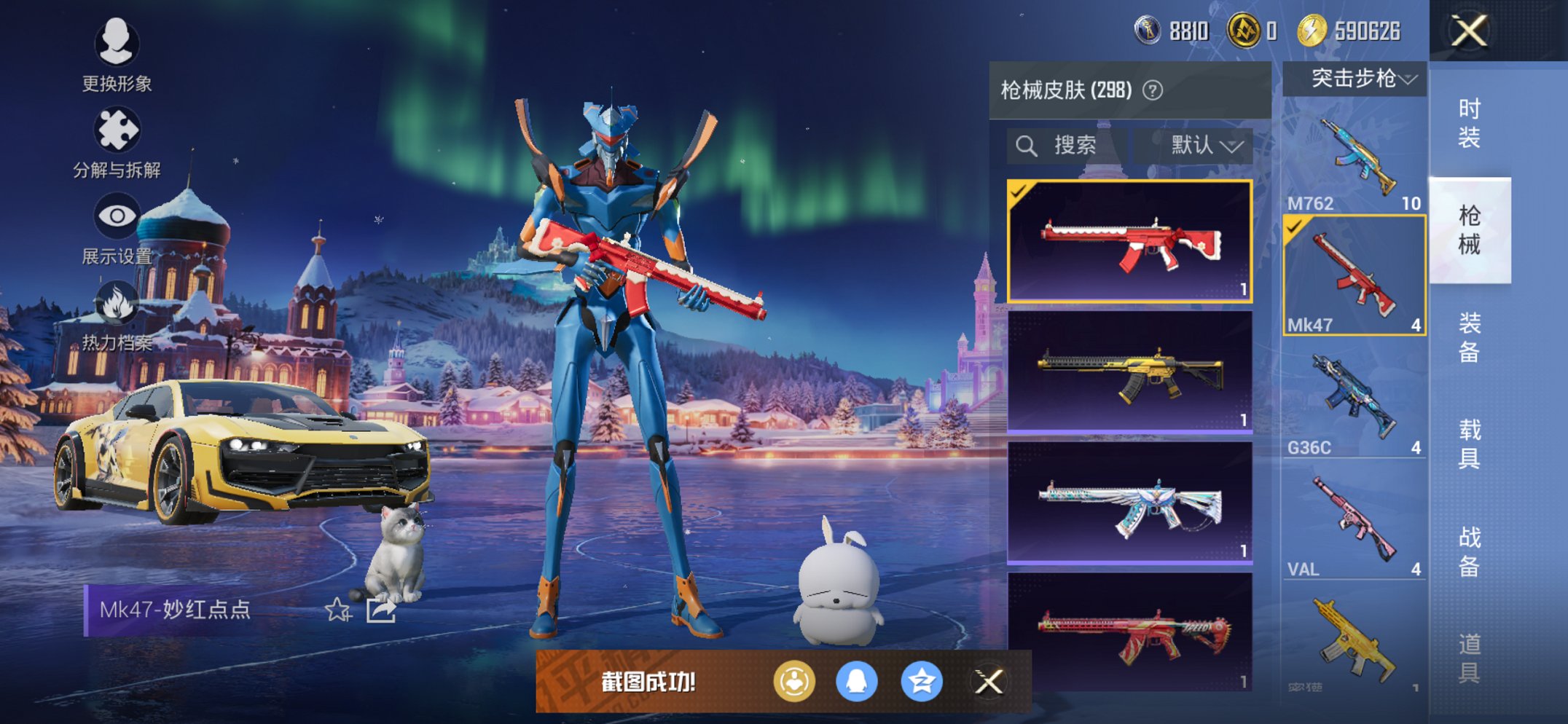Switch to the 时装 outfits tab
This screenshot has height=724, width=1568.
click(1469, 124)
